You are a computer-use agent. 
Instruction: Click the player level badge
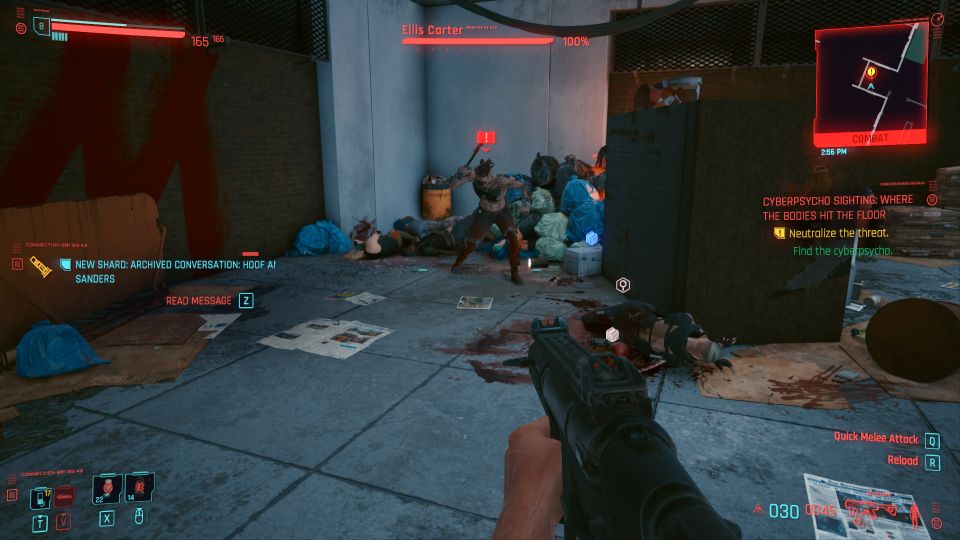(42, 27)
